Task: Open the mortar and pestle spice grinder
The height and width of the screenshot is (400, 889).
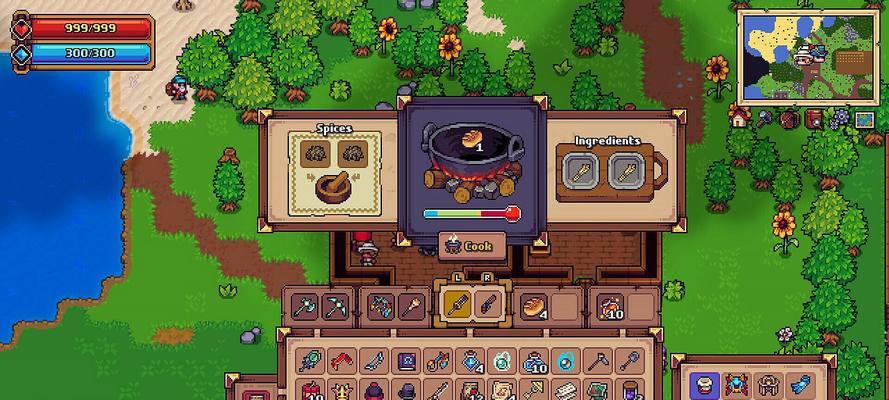Action: coord(335,186)
